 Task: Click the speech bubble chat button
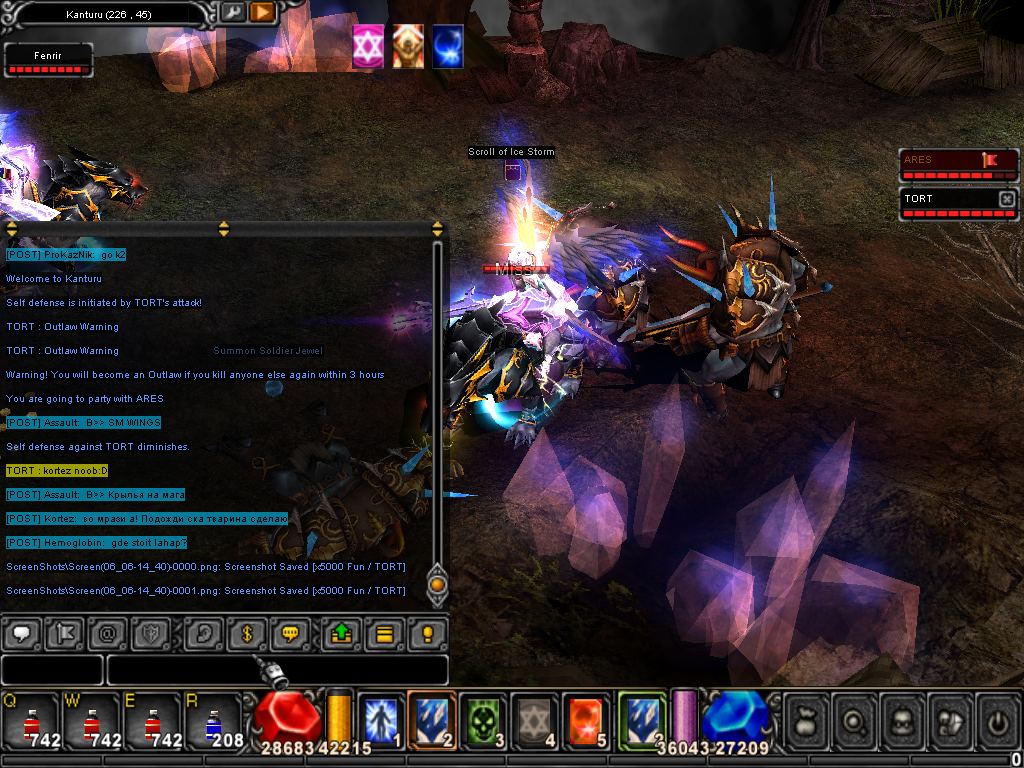(22, 633)
